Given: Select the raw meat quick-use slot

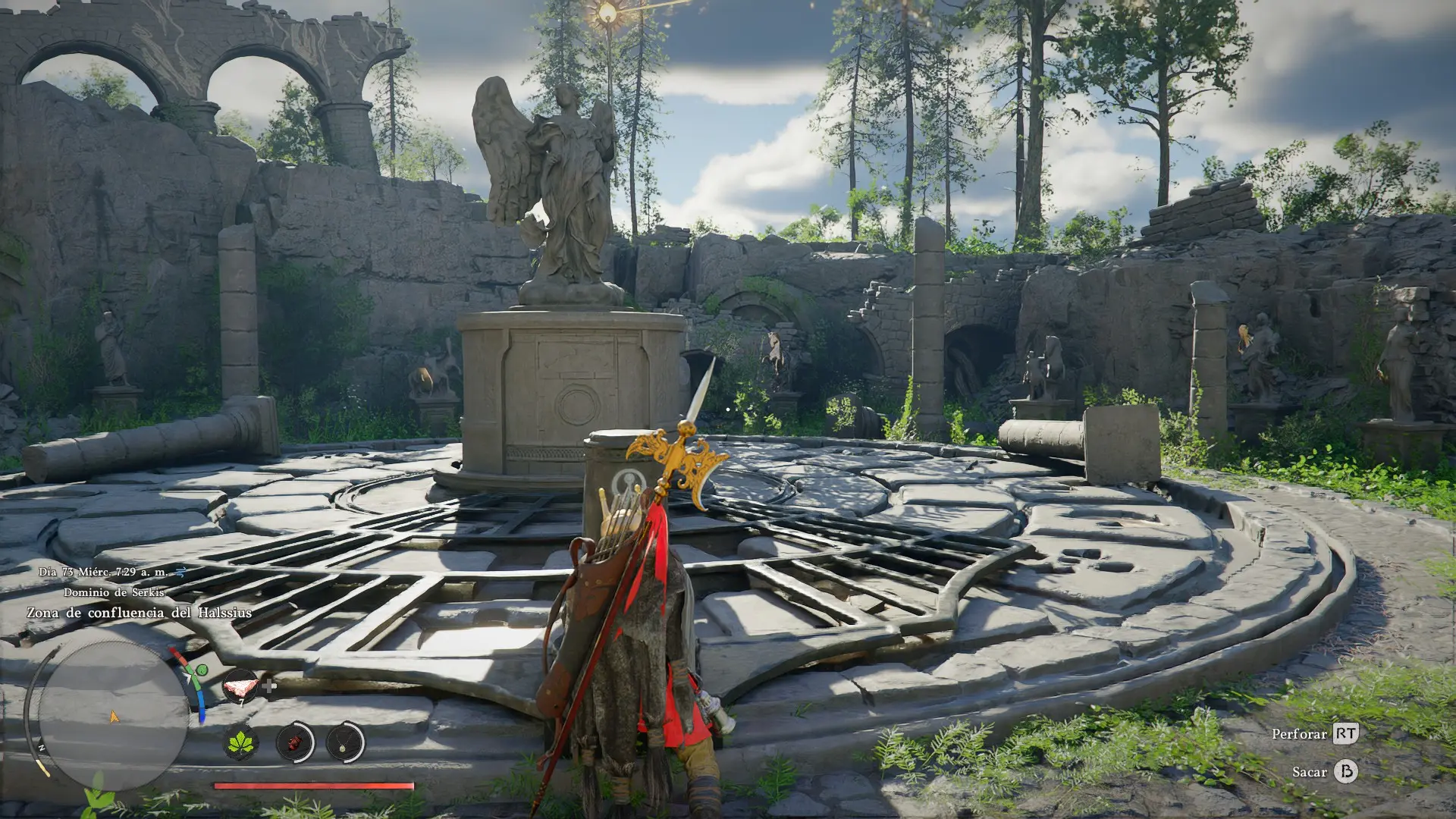Looking at the screenshot, I should [240, 686].
